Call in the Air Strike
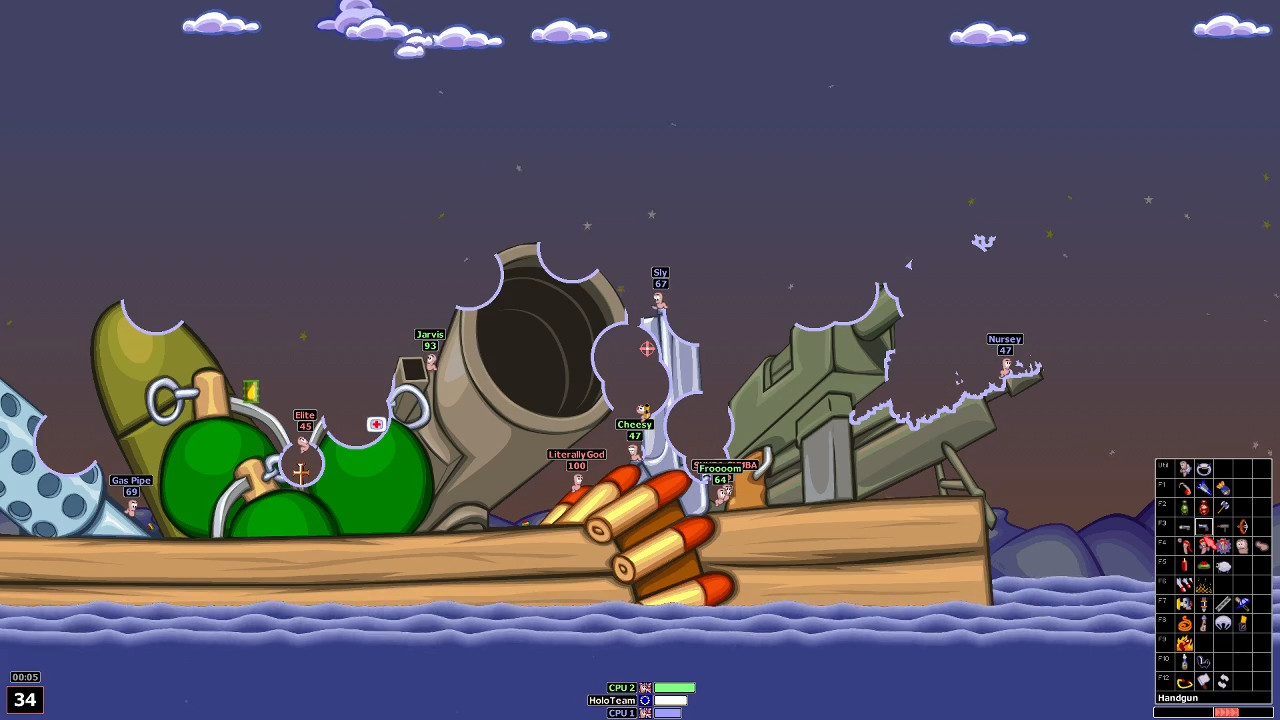The image size is (1280, 720). (x=1185, y=585)
